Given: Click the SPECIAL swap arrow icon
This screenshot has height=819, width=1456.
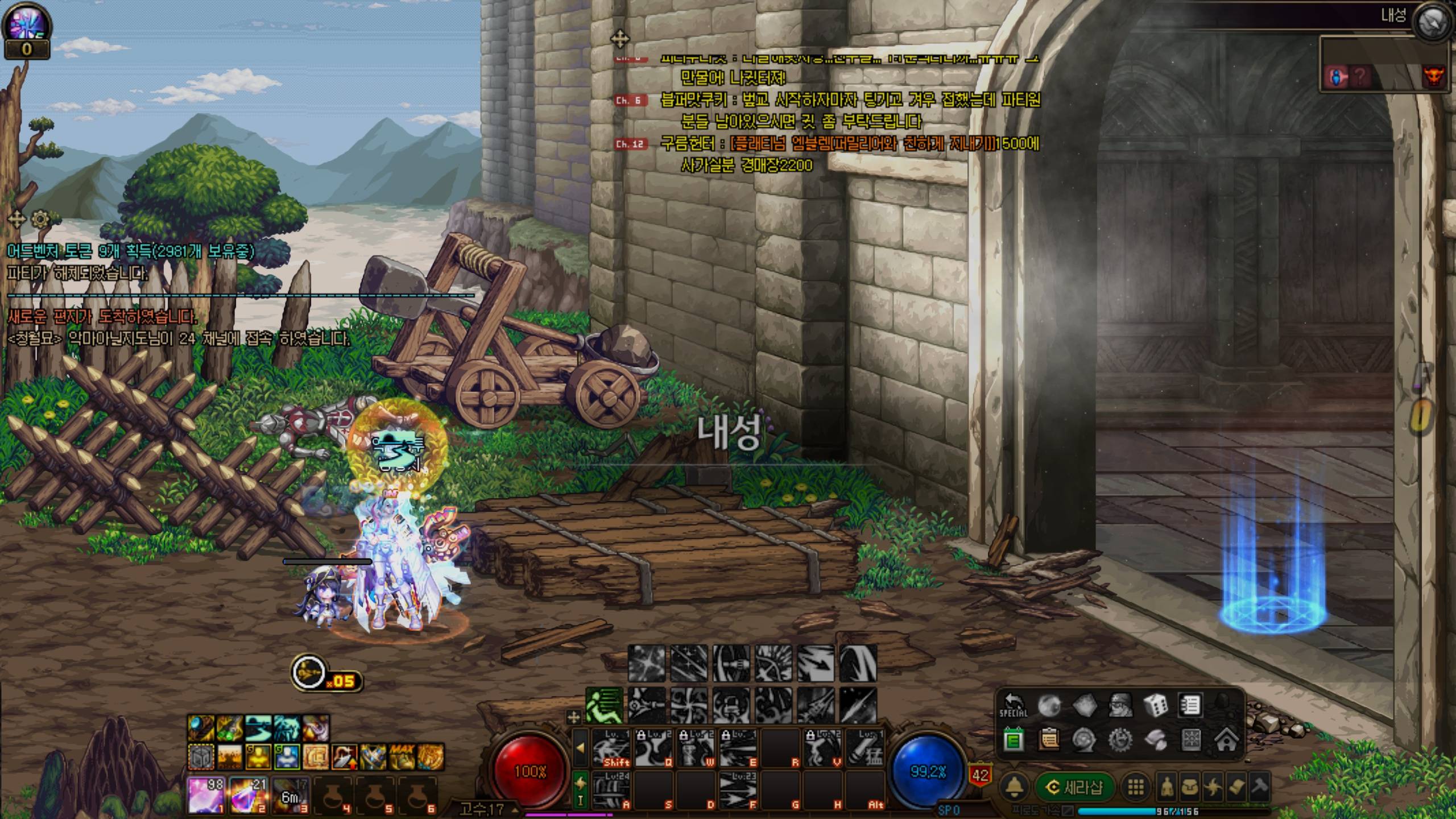Looking at the screenshot, I should 1013,706.
